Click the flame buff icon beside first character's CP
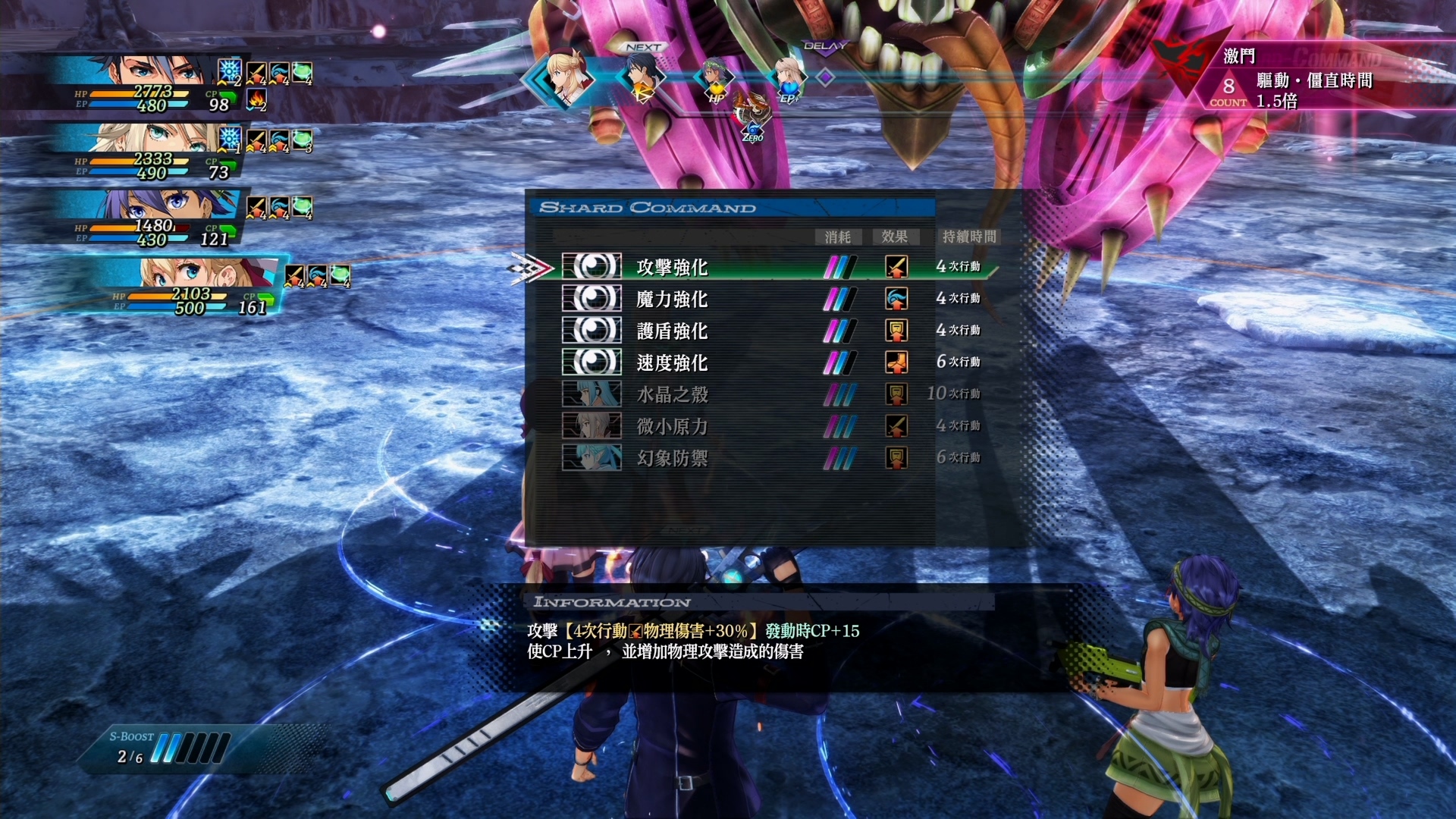The height and width of the screenshot is (819, 1456). tap(256, 99)
